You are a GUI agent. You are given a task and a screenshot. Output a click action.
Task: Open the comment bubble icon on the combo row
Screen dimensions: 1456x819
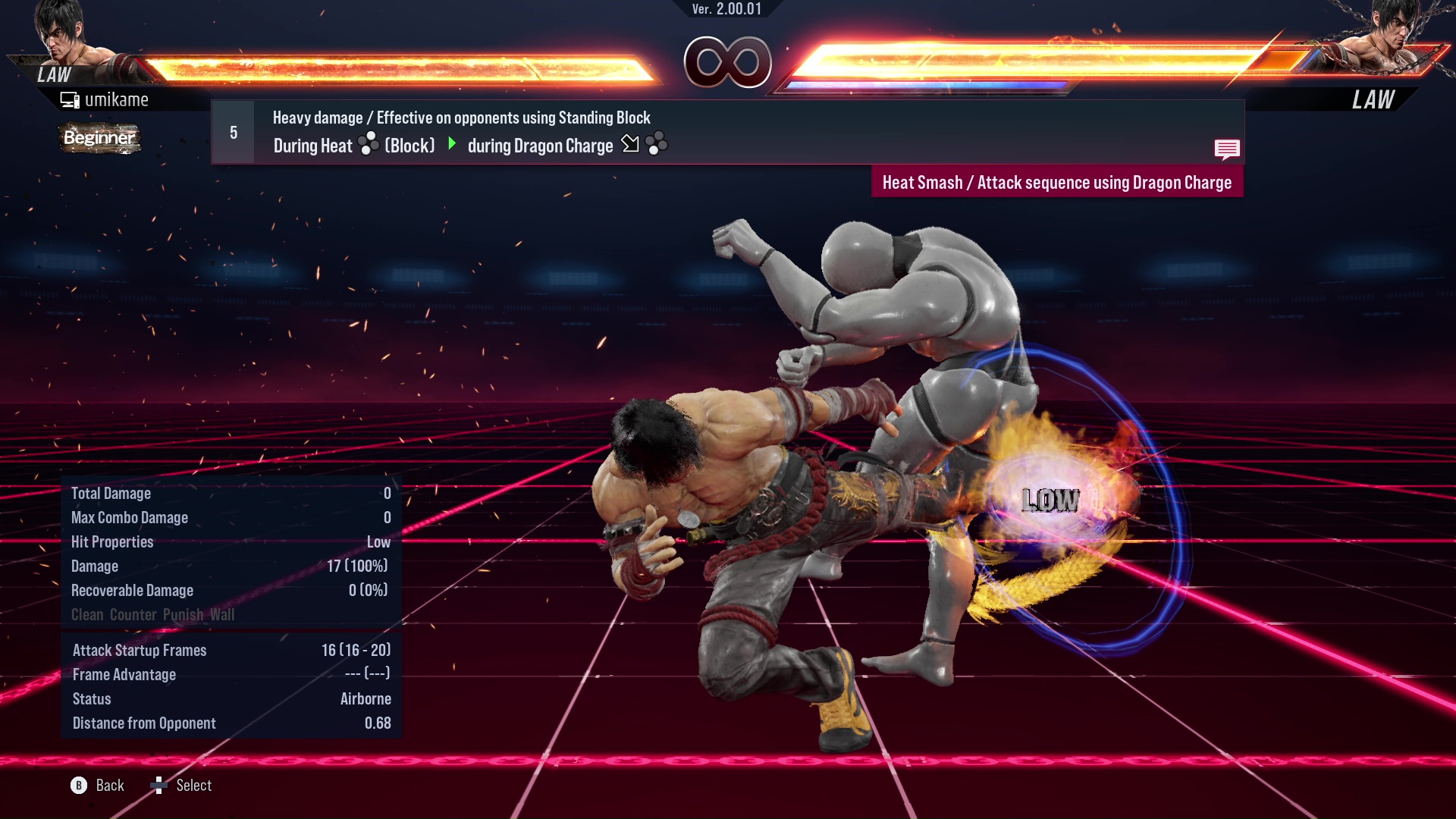[1227, 149]
